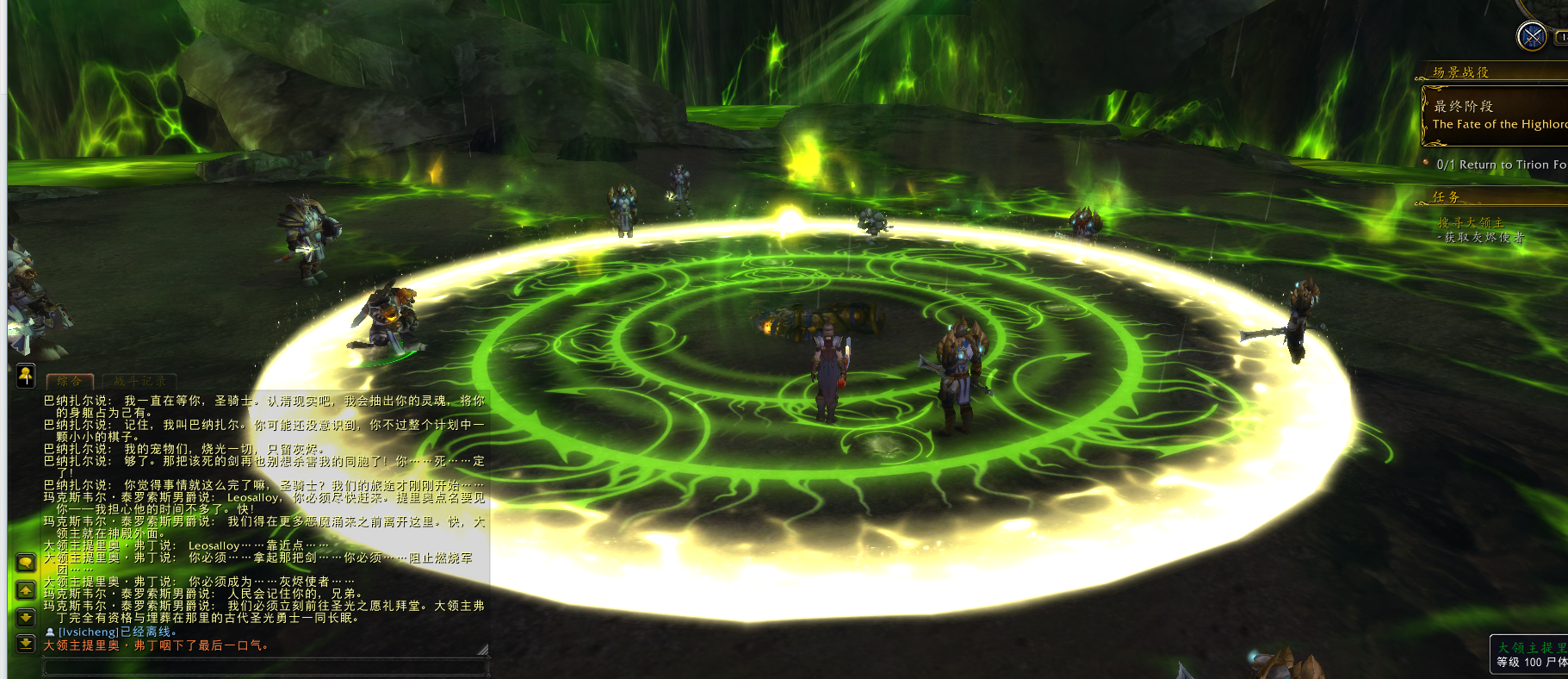This screenshot has width=1568, height=679.
Task: Open the 搜寻大领主 quest entry
Action: coord(1471,222)
